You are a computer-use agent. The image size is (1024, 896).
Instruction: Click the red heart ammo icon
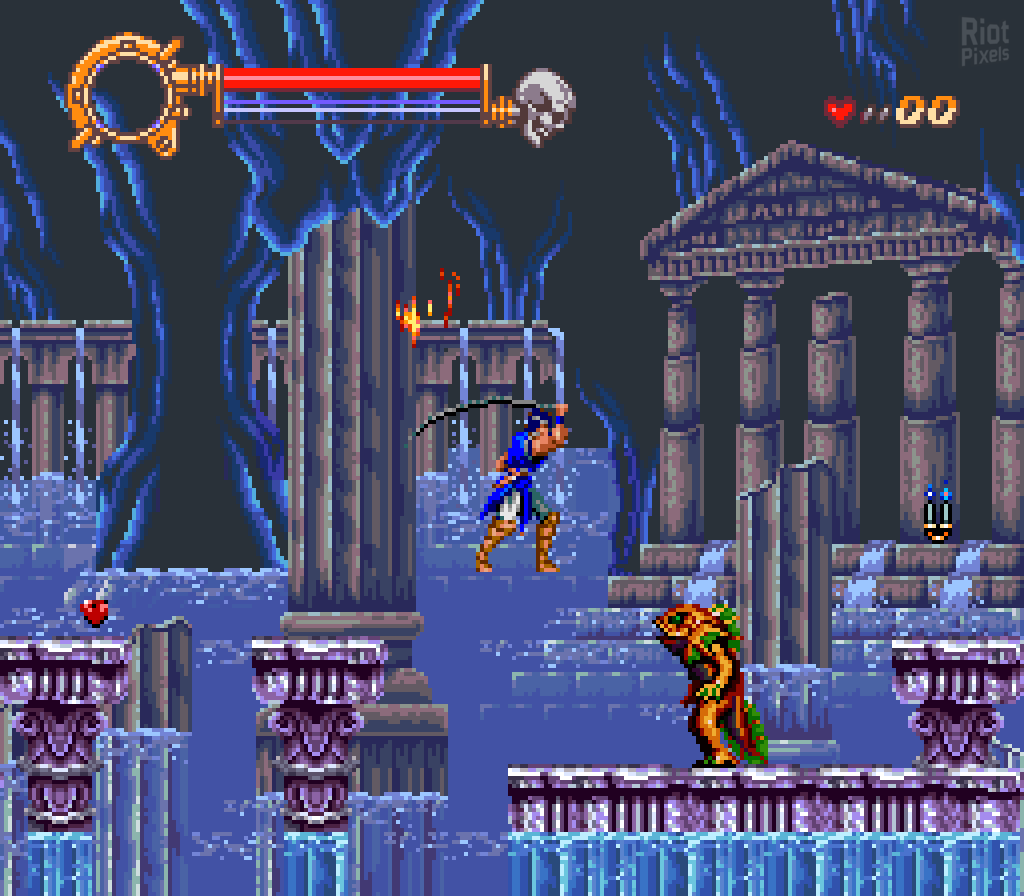tap(840, 110)
